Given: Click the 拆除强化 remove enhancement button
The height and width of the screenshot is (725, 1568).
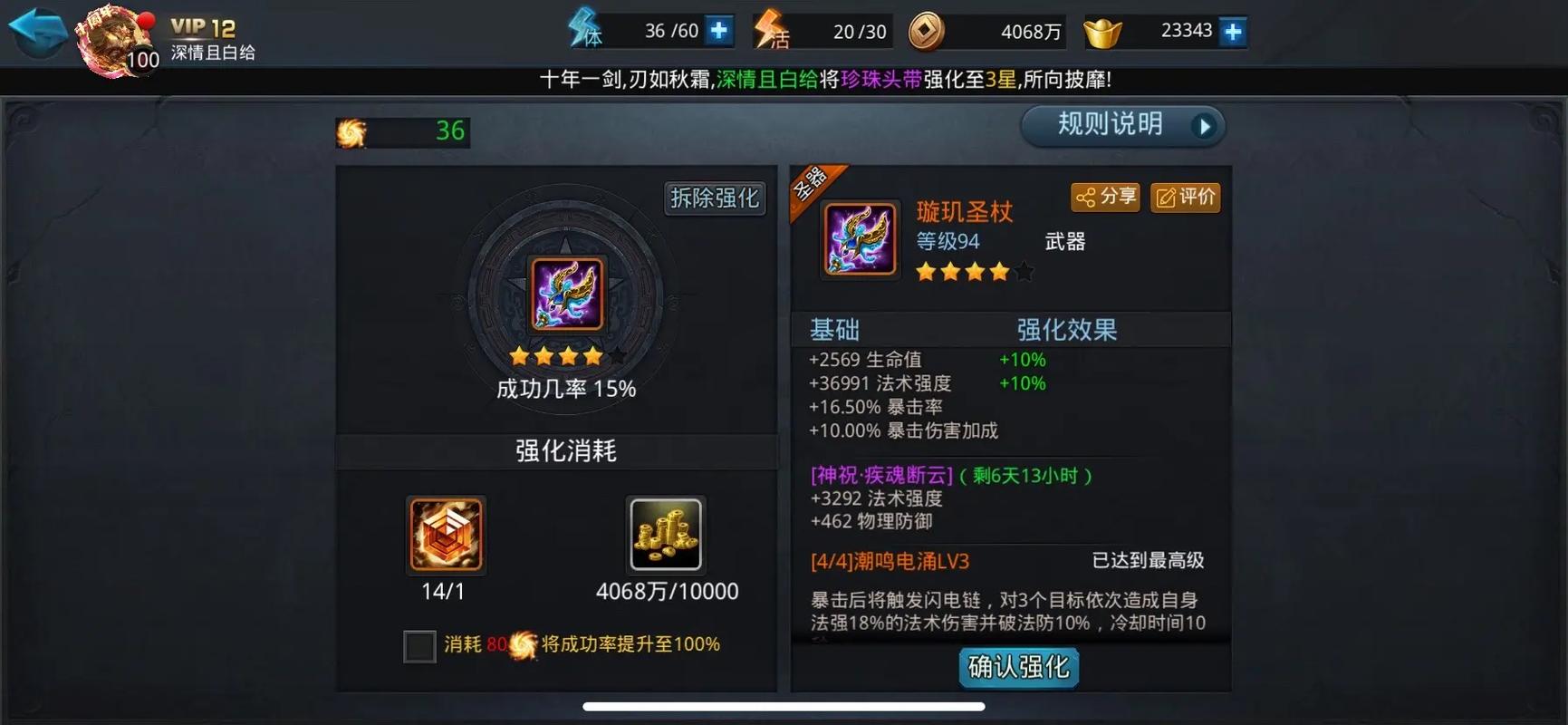Looking at the screenshot, I should tap(714, 198).
